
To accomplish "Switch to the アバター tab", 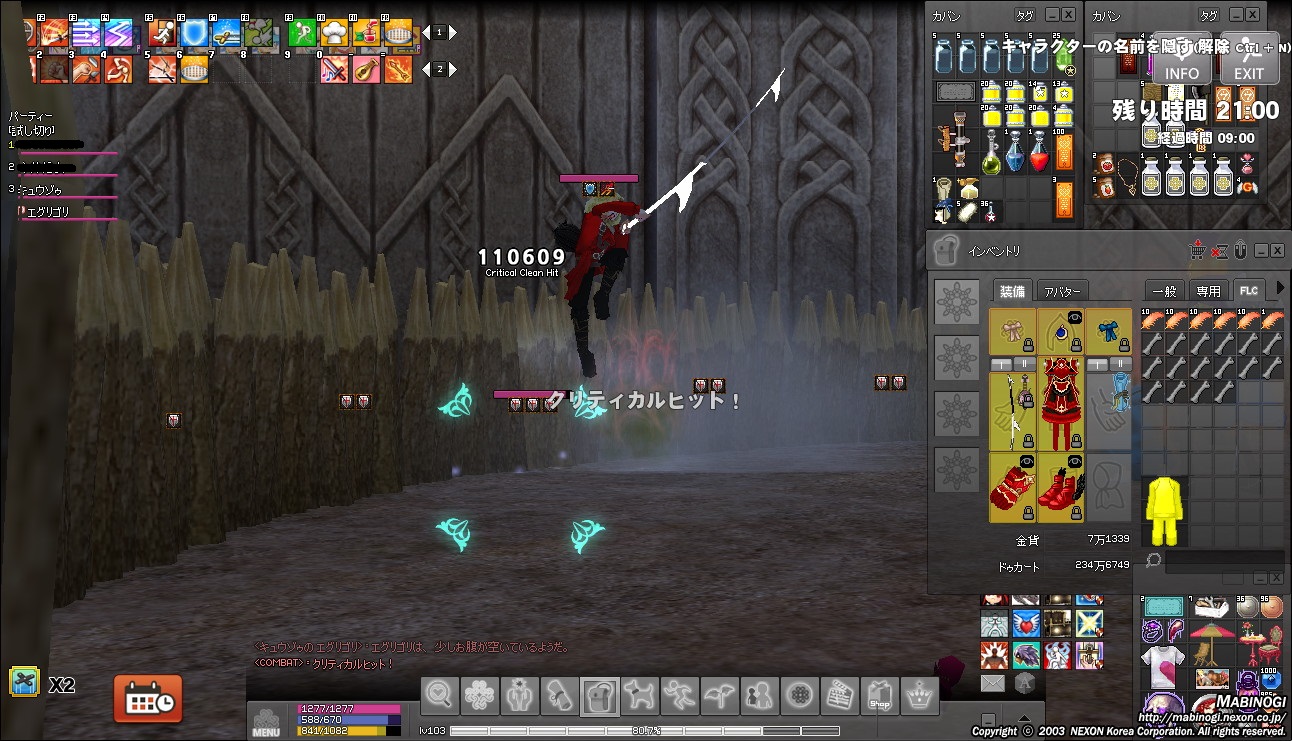I will tap(1061, 291).
